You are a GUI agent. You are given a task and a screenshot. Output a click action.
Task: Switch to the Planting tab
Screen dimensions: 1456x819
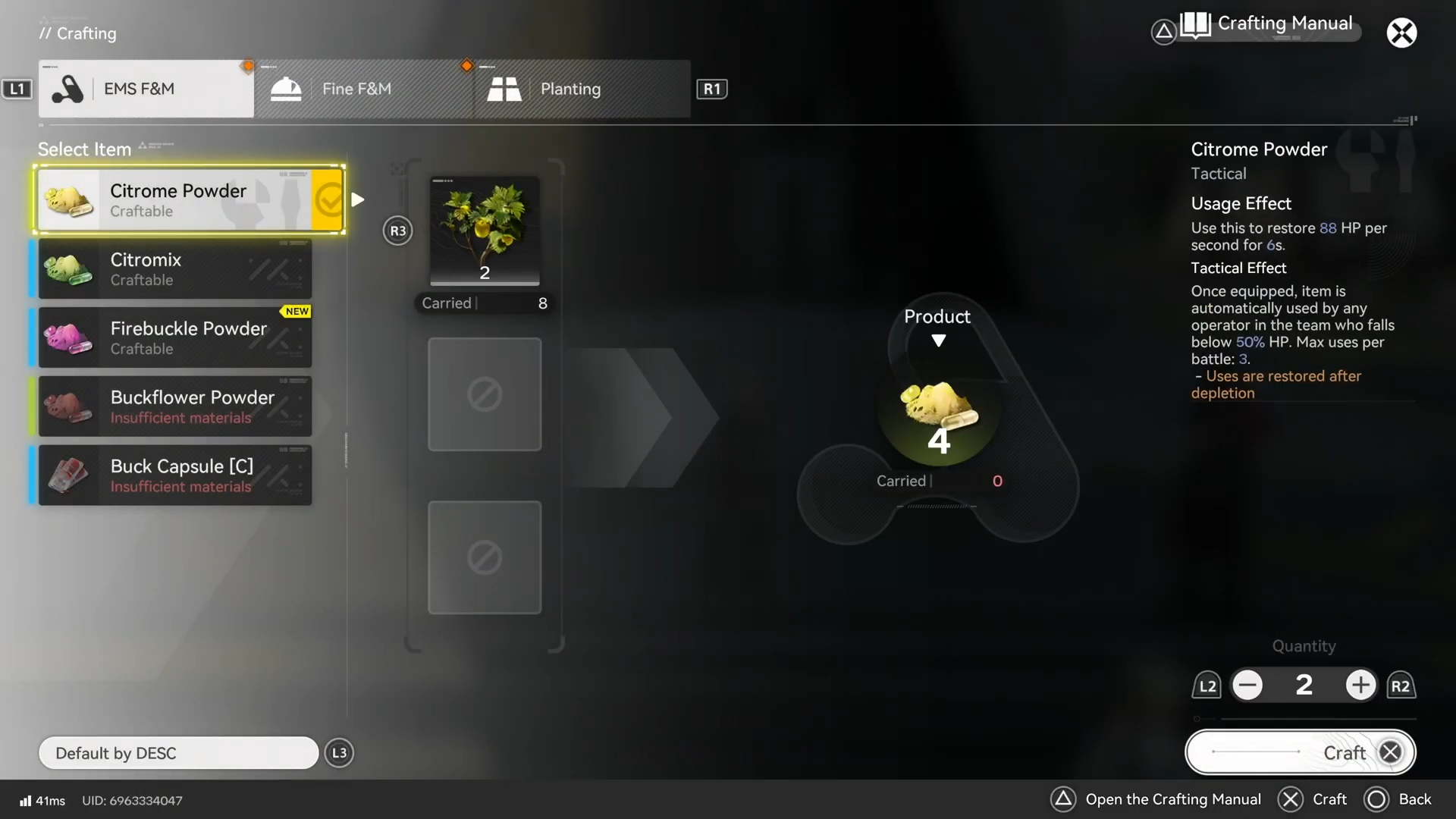pos(582,89)
